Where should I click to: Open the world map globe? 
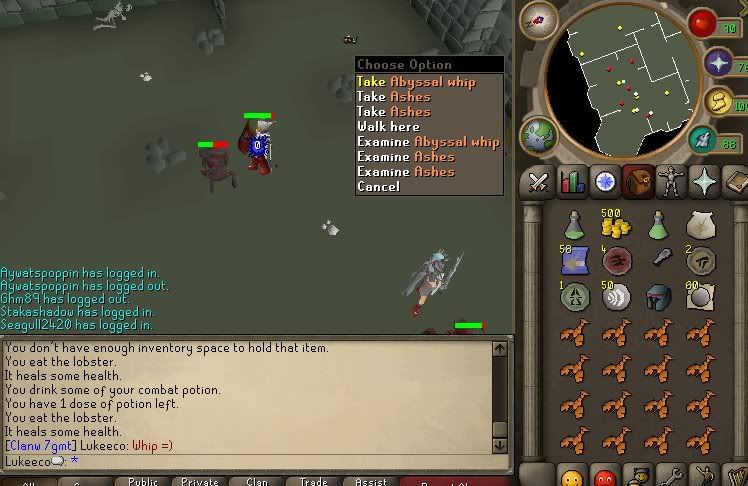(x=539, y=135)
